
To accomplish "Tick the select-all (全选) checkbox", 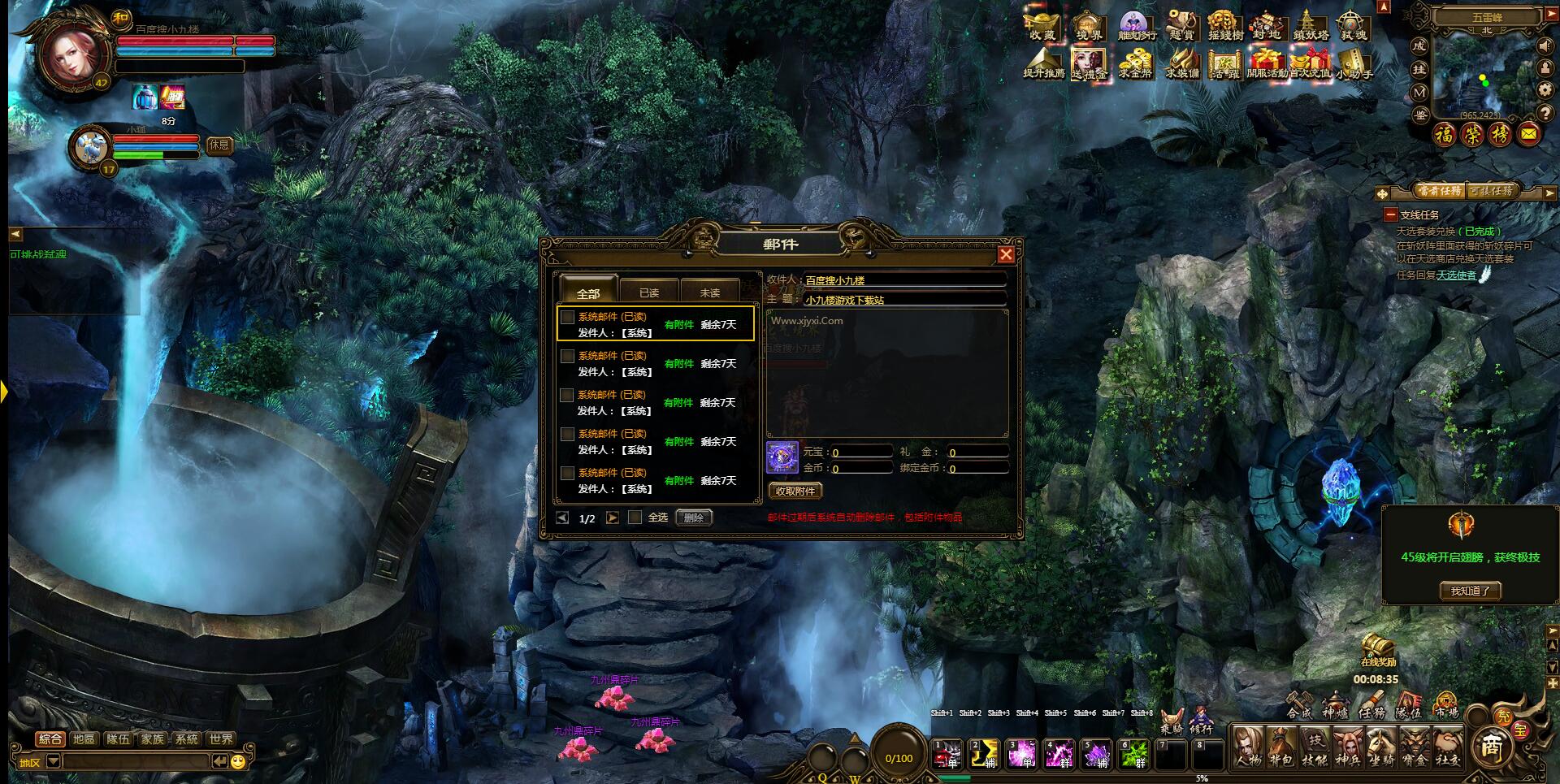I will (x=635, y=518).
